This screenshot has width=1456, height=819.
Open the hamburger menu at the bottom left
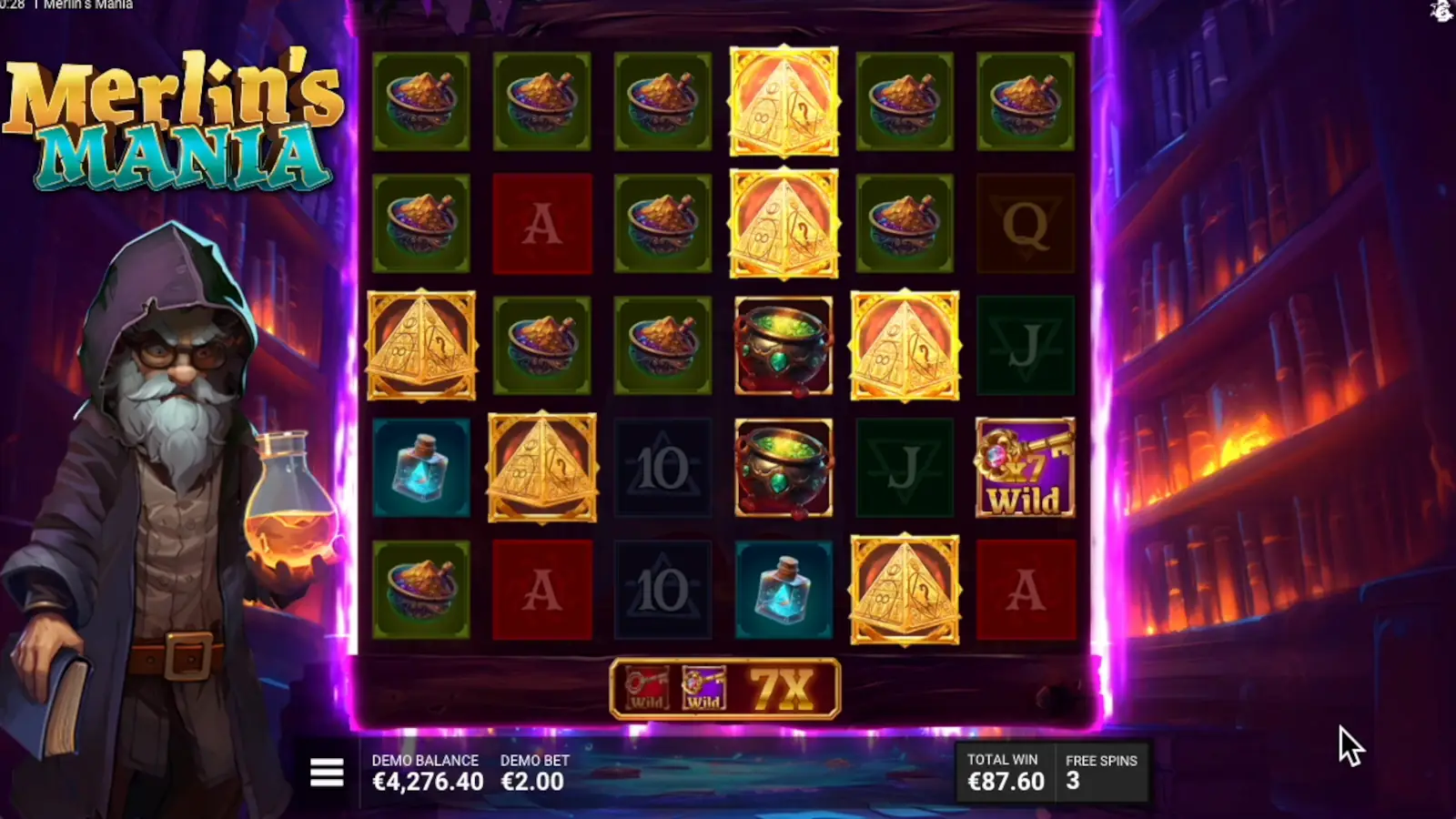pyautogui.click(x=325, y=772)
